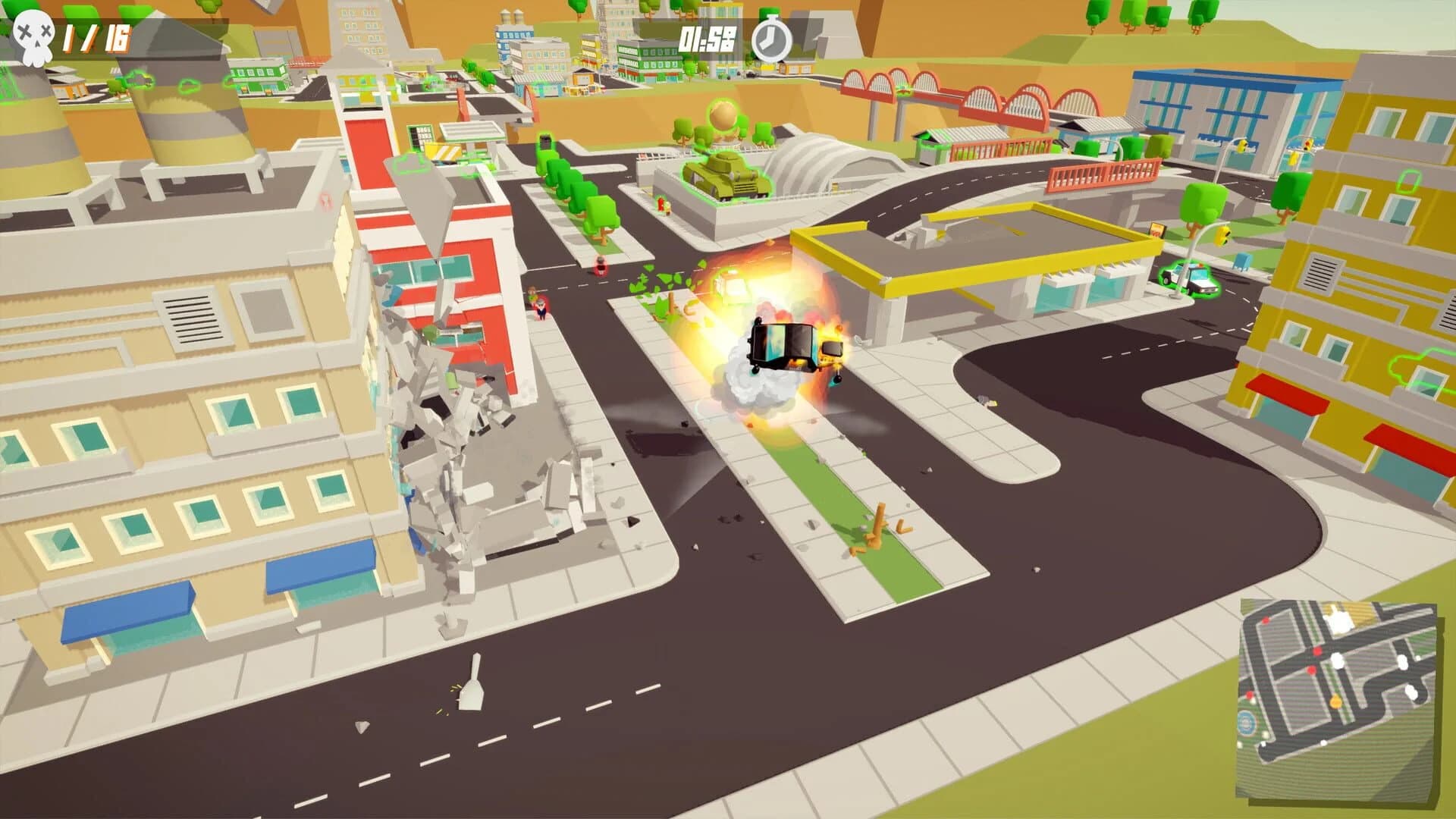Click the white player marker on the minimap
The width and height of the screenshot is (1456, 819).
pyautogui.click(x=1338, y=661)
